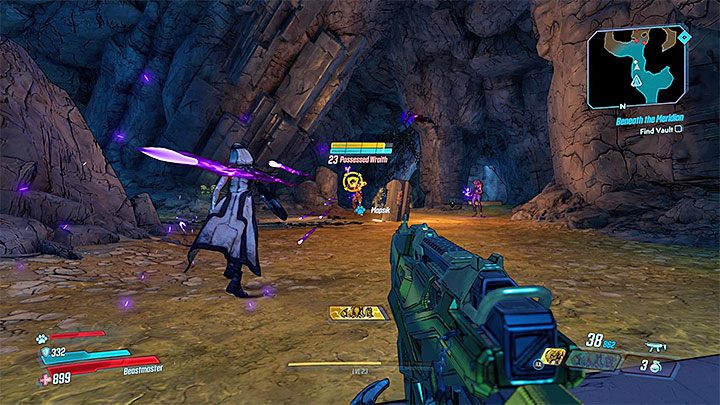Viewport: 720px width, 405px height.
Task: Click the yellow action skill icon near ammo
Action: pyautogui.click(x=552, y=355)
